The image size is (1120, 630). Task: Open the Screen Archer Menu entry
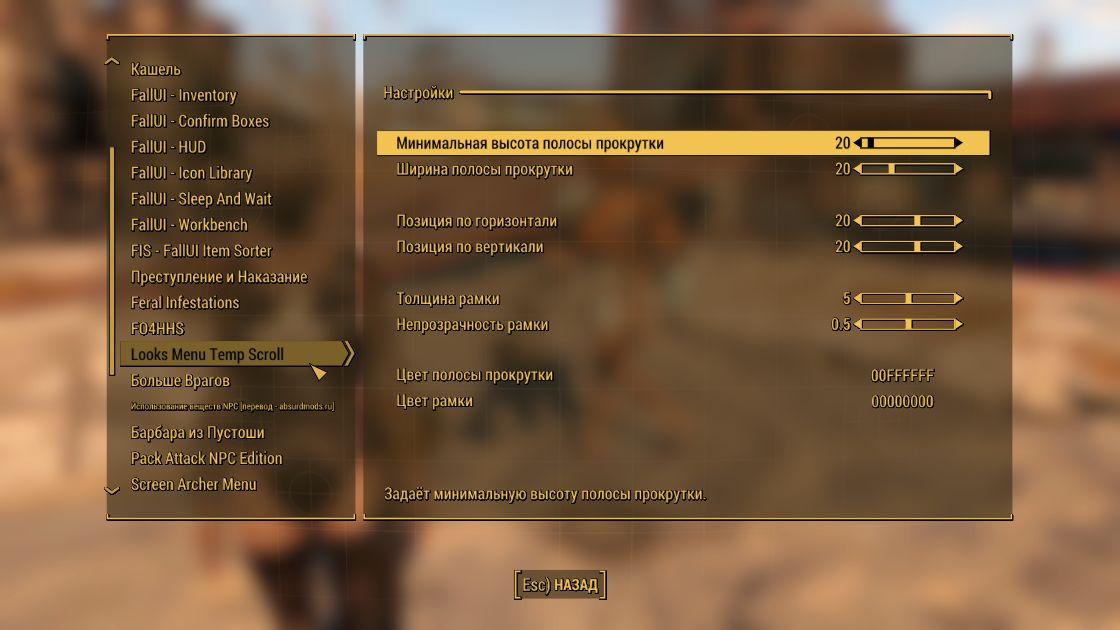point(193,485)
